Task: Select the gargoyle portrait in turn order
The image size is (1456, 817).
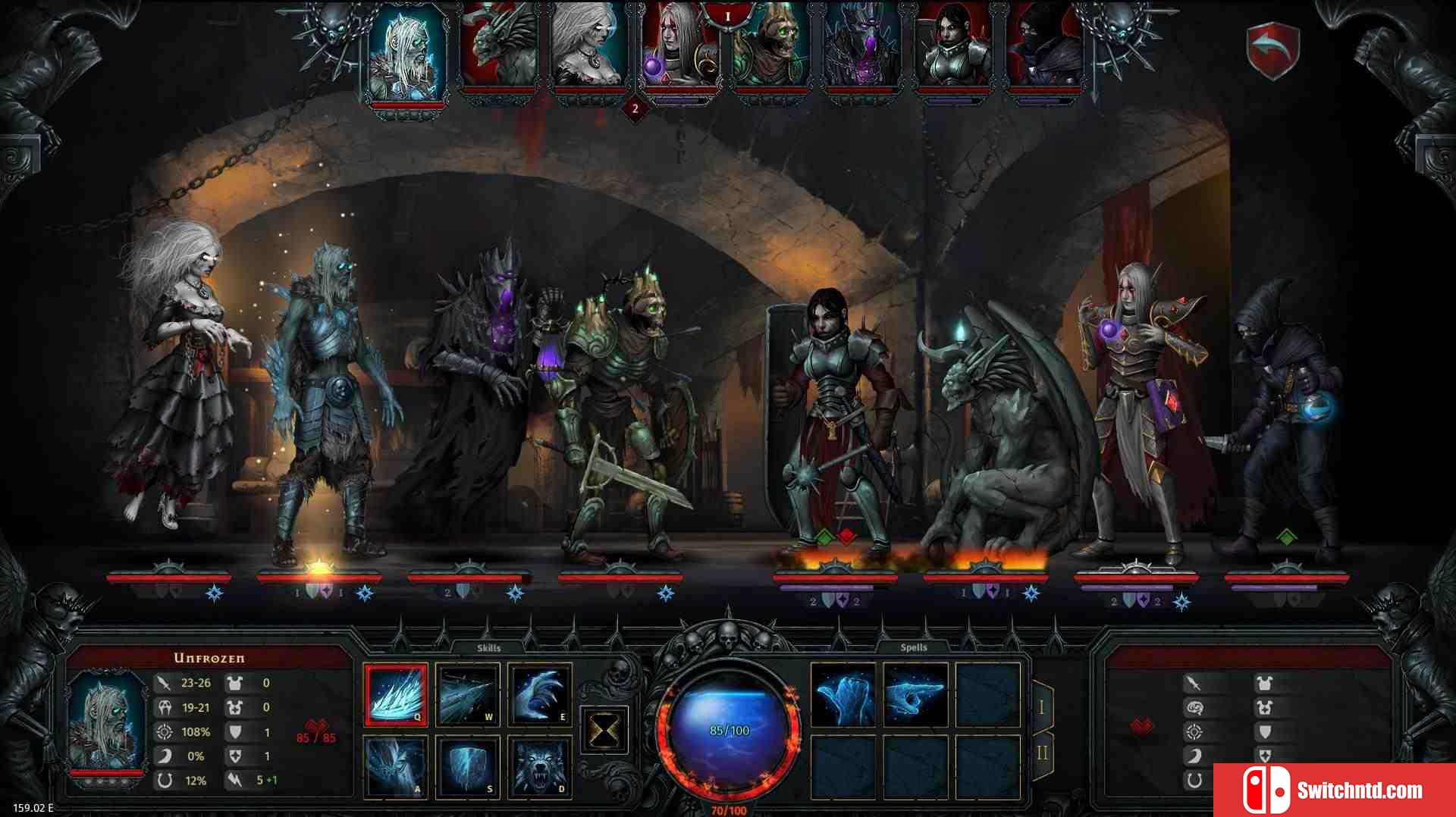Action: tap(500, 47)
